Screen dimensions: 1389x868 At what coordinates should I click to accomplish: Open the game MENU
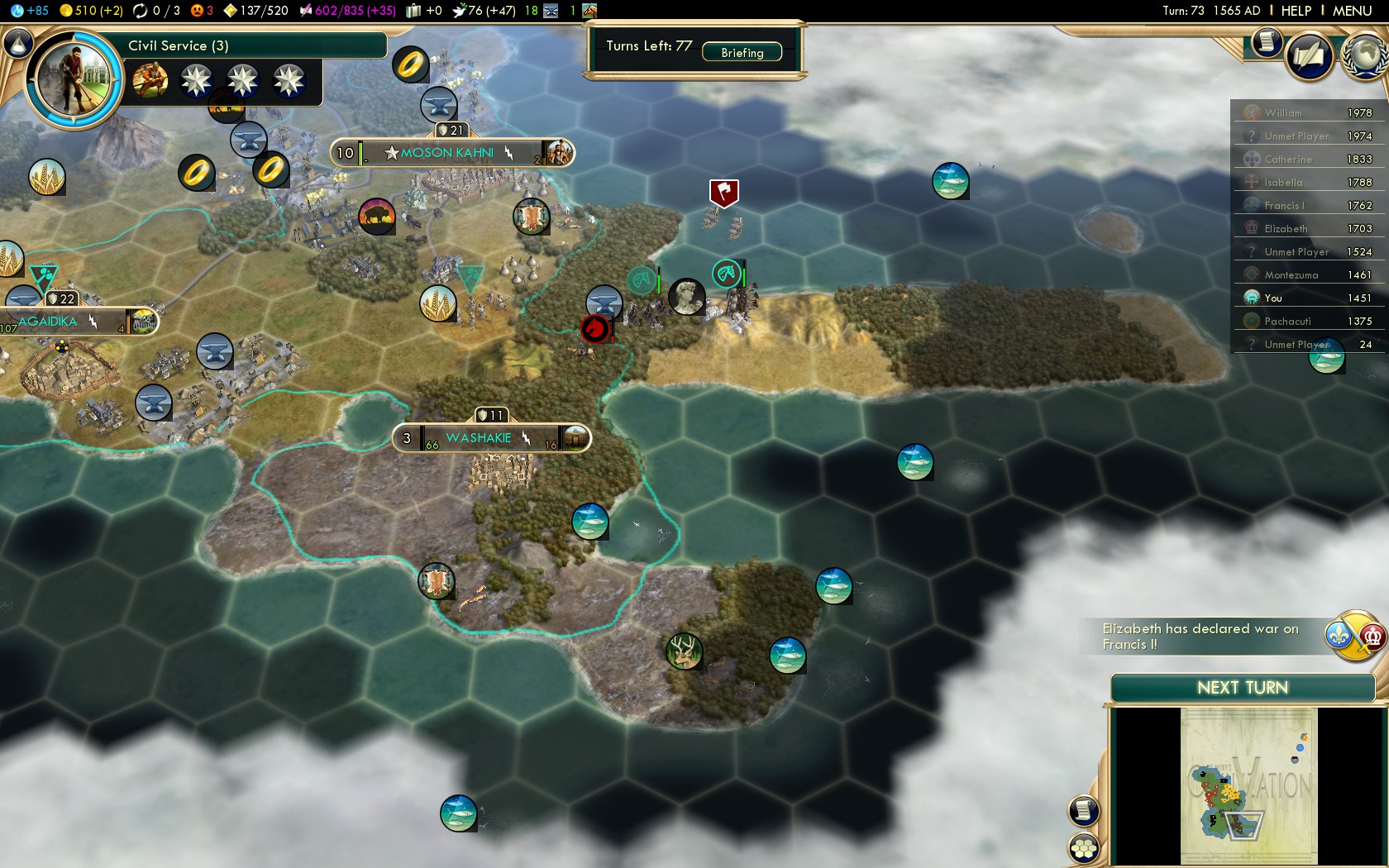pyautogui.click(x=1352, y=11)
